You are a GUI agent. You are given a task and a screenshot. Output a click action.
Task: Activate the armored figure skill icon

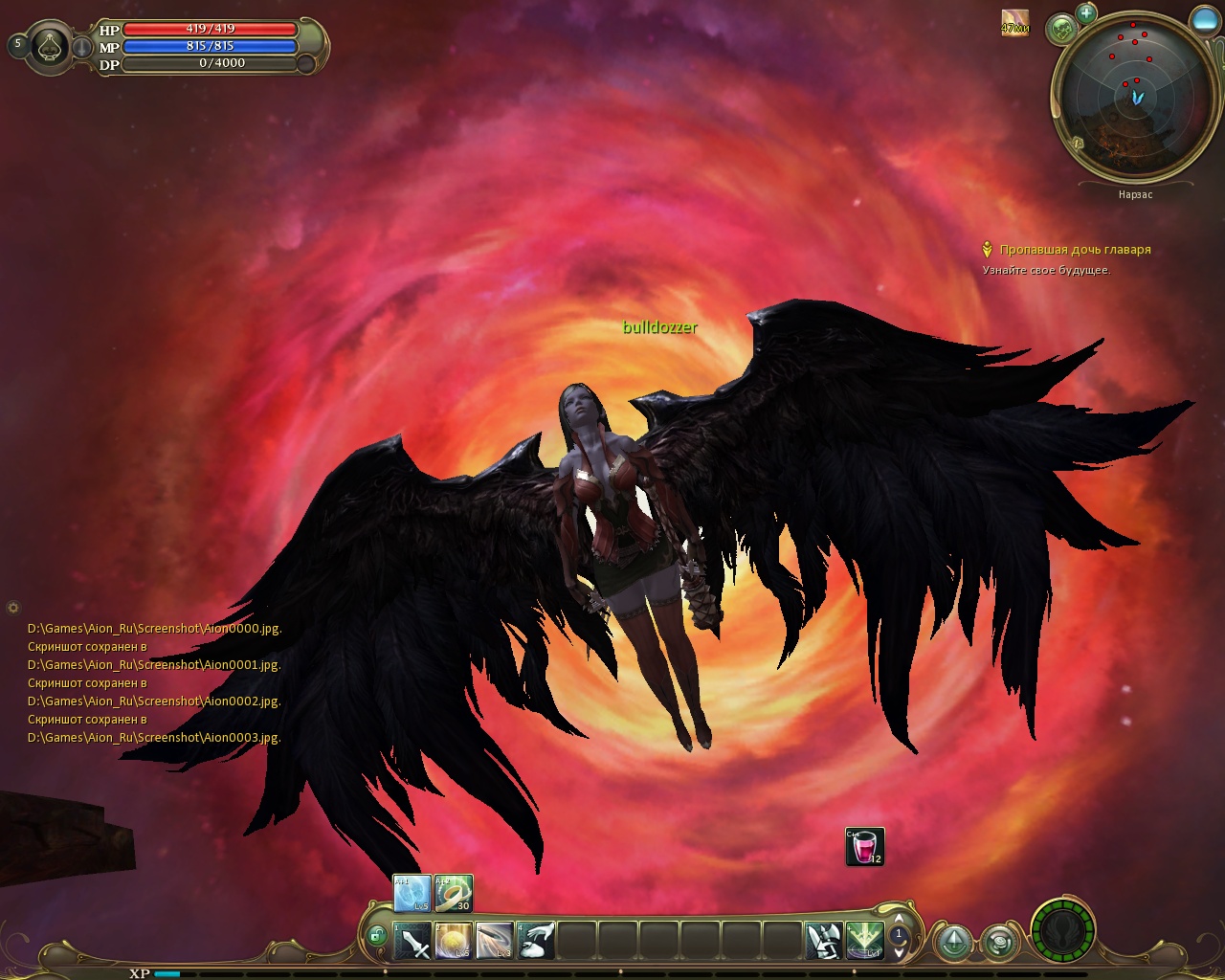click(x=824, y=942)
